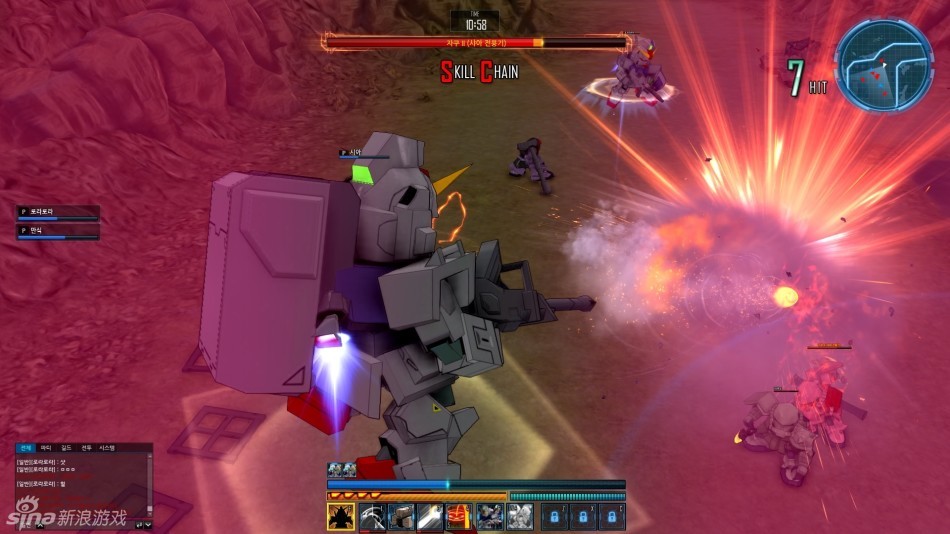Switch to the 전투 combat chat tab
Viewport: 950px width, 534px height.
[x=86, y=448]
